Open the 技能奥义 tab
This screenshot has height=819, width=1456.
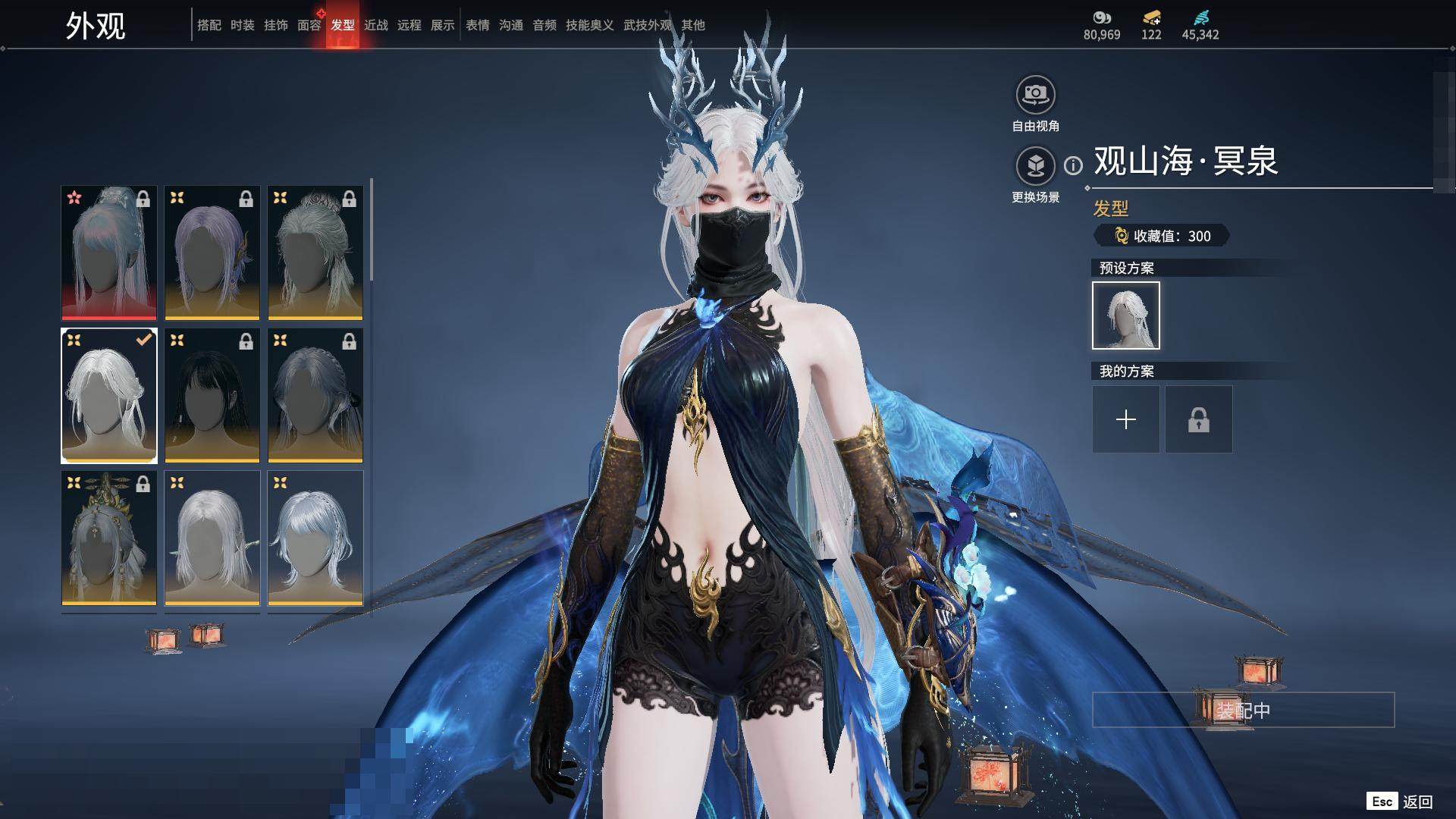click(x=589, y=25)
